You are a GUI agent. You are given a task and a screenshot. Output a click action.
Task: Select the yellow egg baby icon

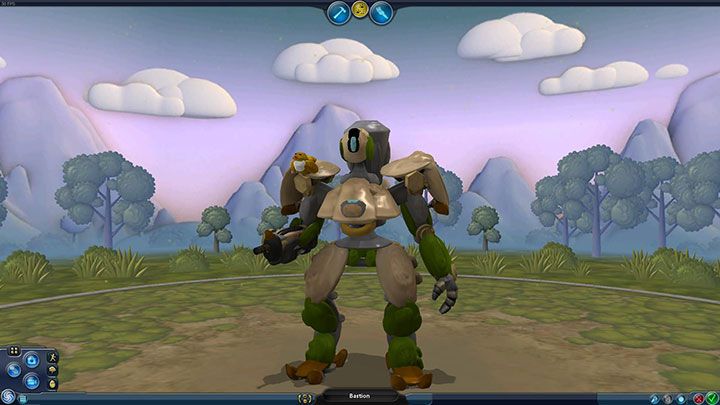point(52,384)
